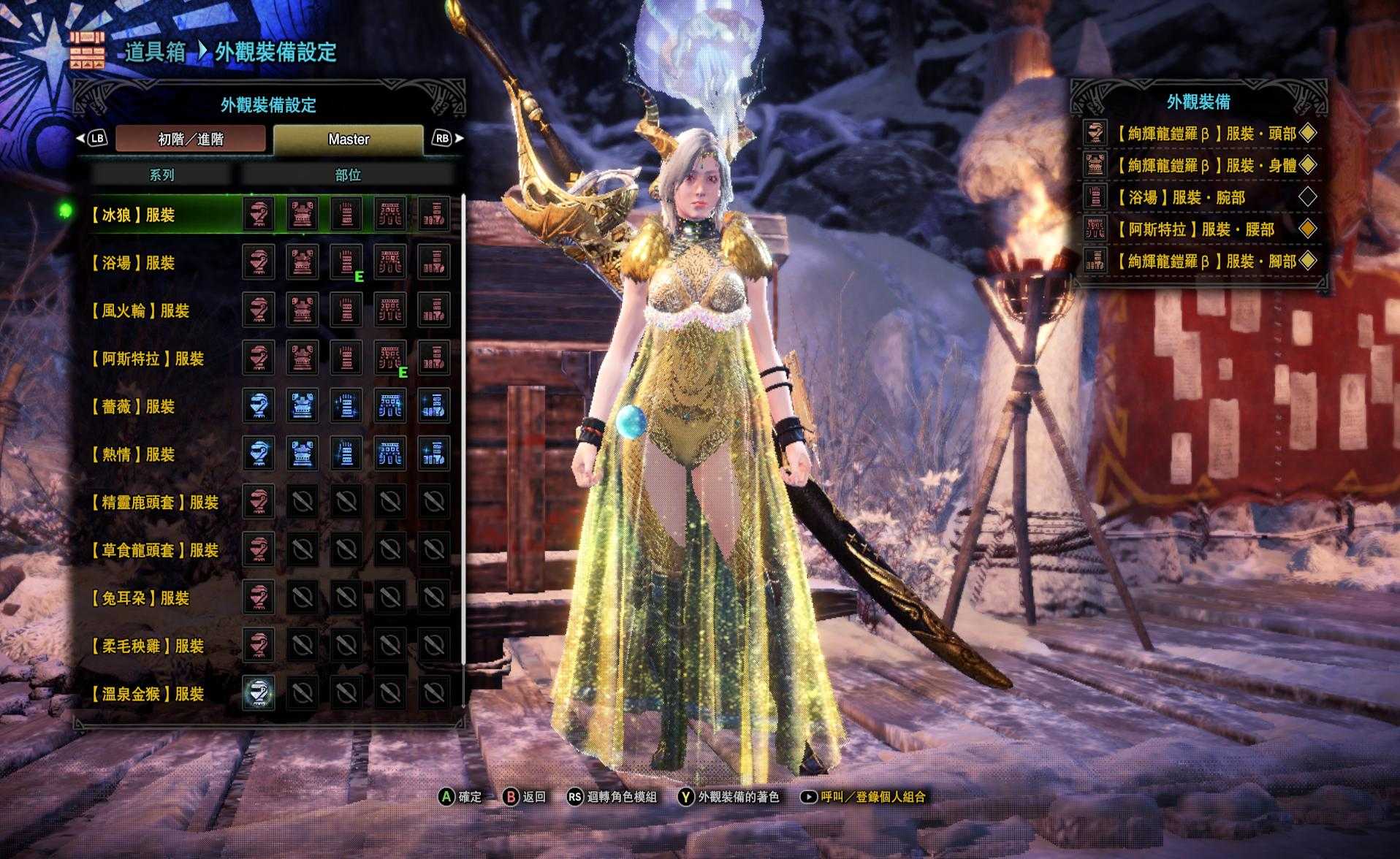Open the 【熱情】服裝 series row

(x=132, y=454)
